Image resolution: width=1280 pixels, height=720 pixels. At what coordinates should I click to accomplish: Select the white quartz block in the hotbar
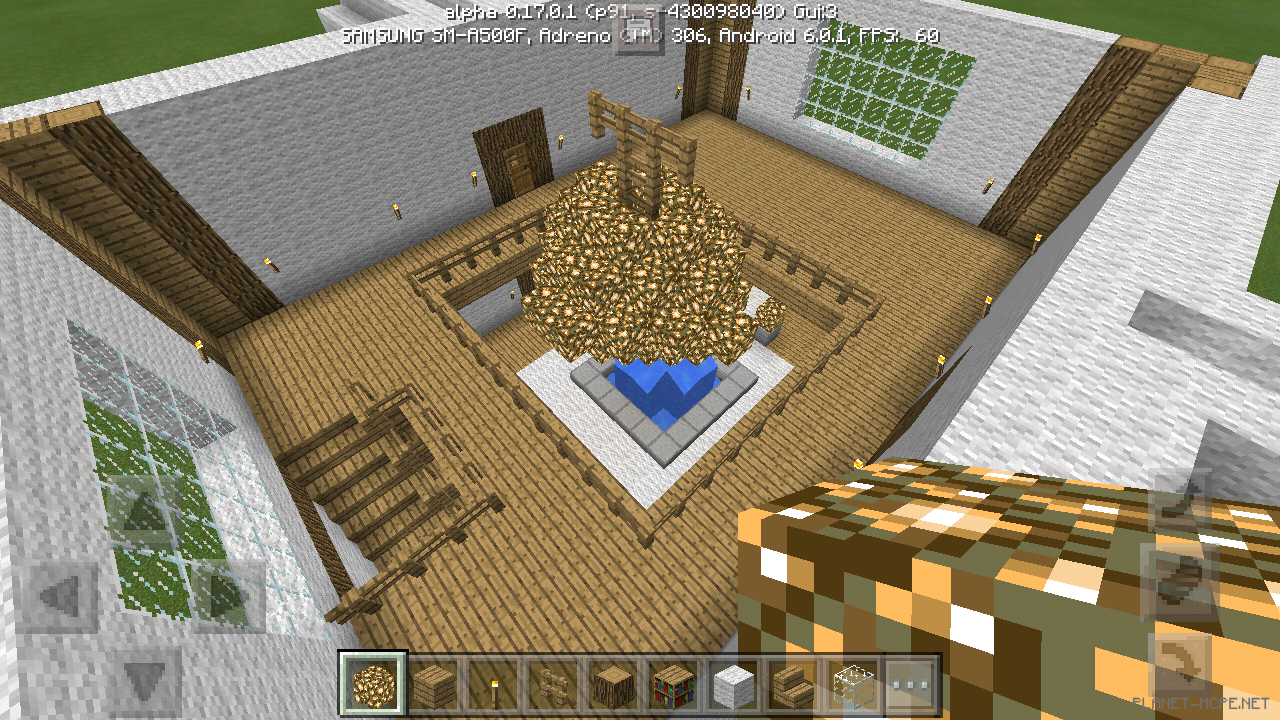tap(732, 685)
